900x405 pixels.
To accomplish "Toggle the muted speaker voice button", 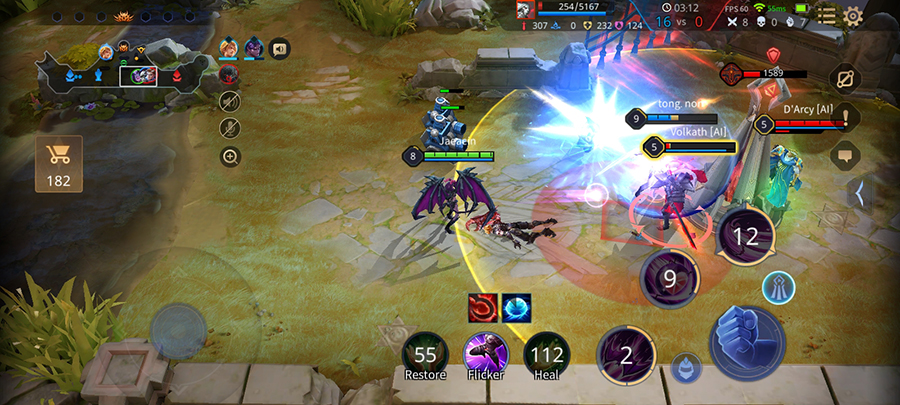I will [x=230, y=101].
